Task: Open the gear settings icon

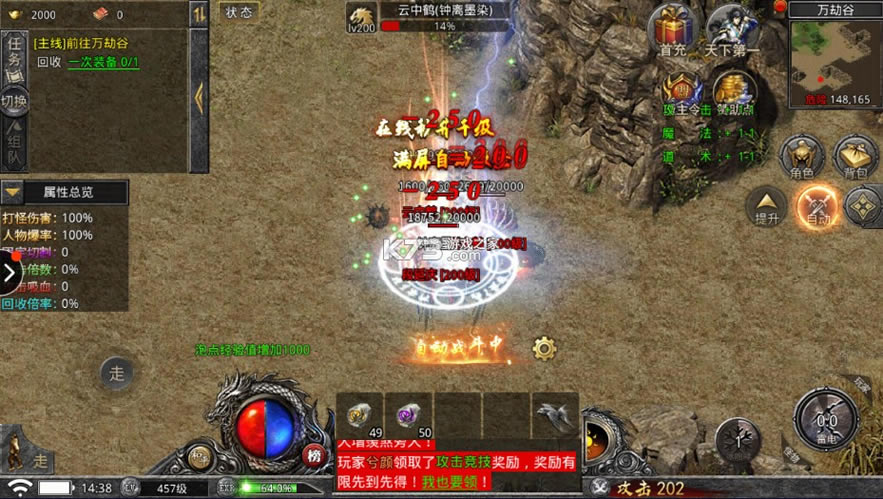Action: 544,348
